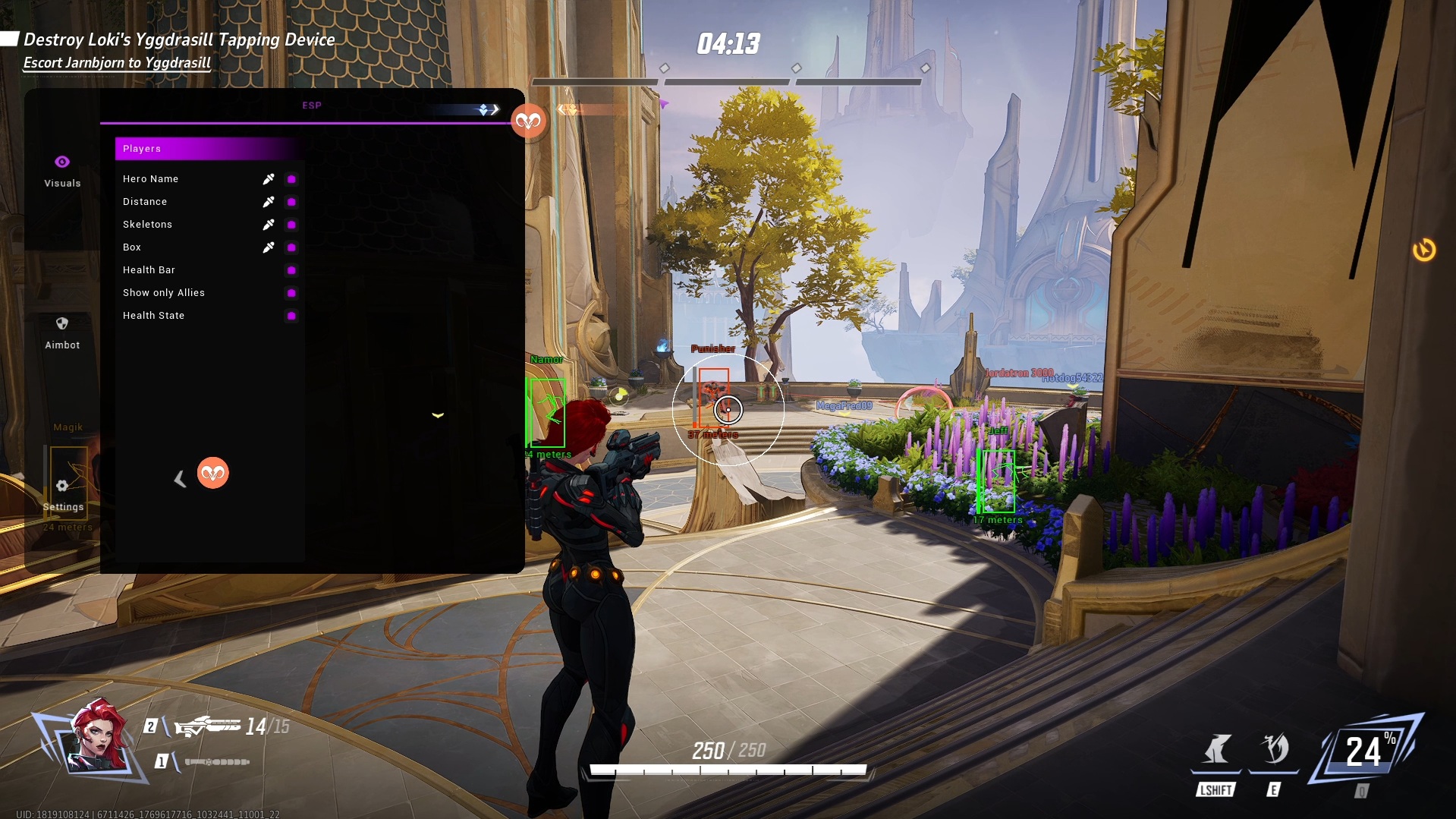The height and width of the screenshot is (819, 1456).
Task: Open the Visuals section
Action: point(62,171)
